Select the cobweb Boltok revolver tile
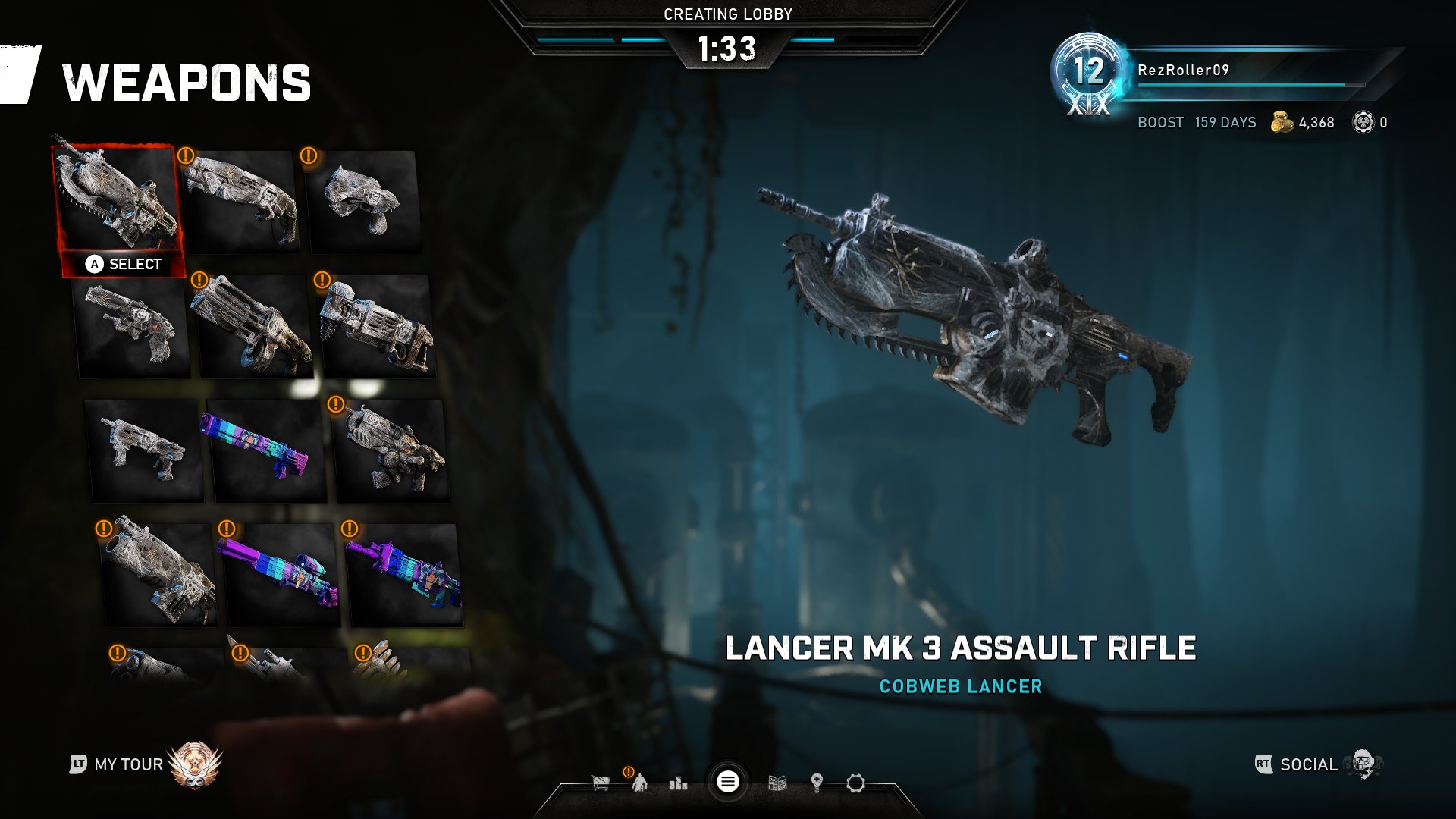 click(x=133, y=328)
